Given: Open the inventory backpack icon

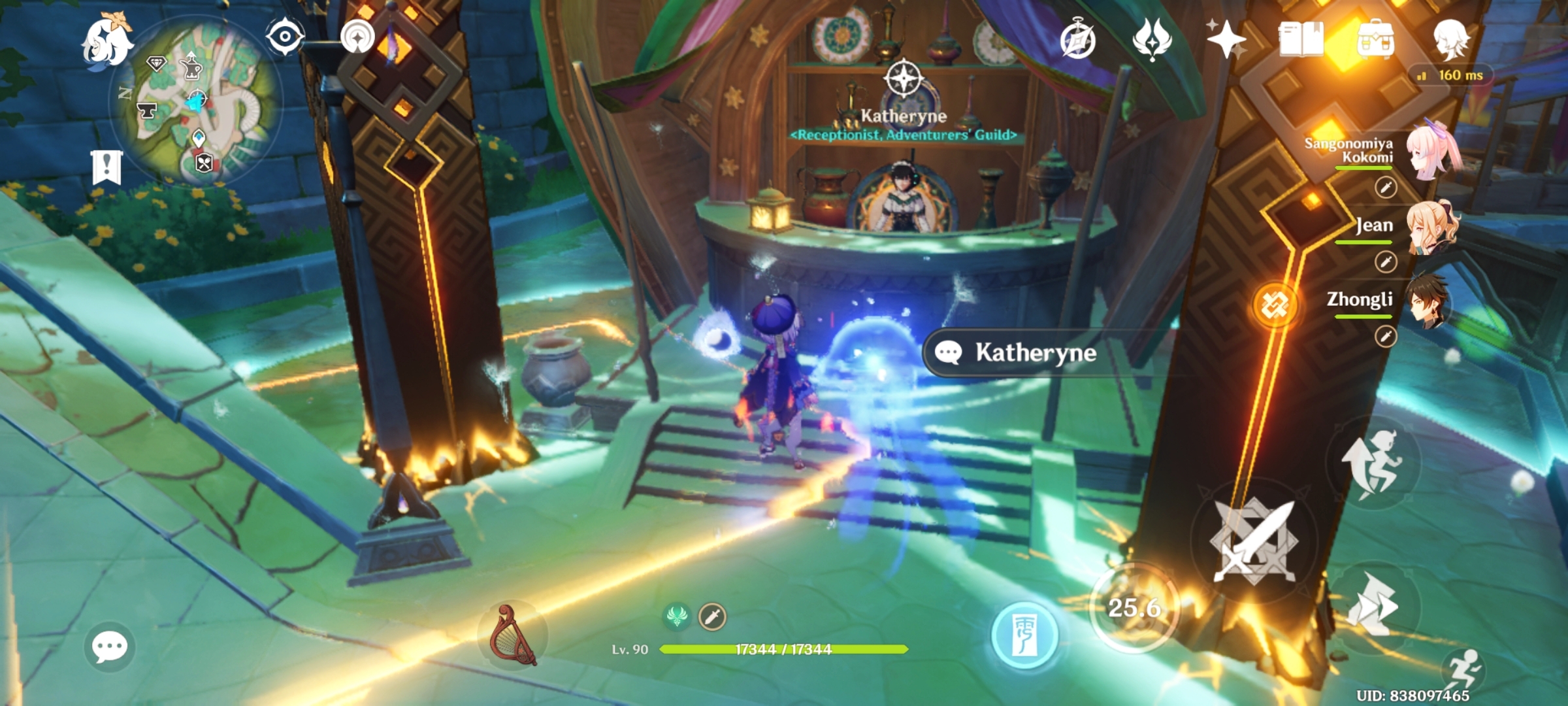Looking at the screenshot, I should (1376, 38).
